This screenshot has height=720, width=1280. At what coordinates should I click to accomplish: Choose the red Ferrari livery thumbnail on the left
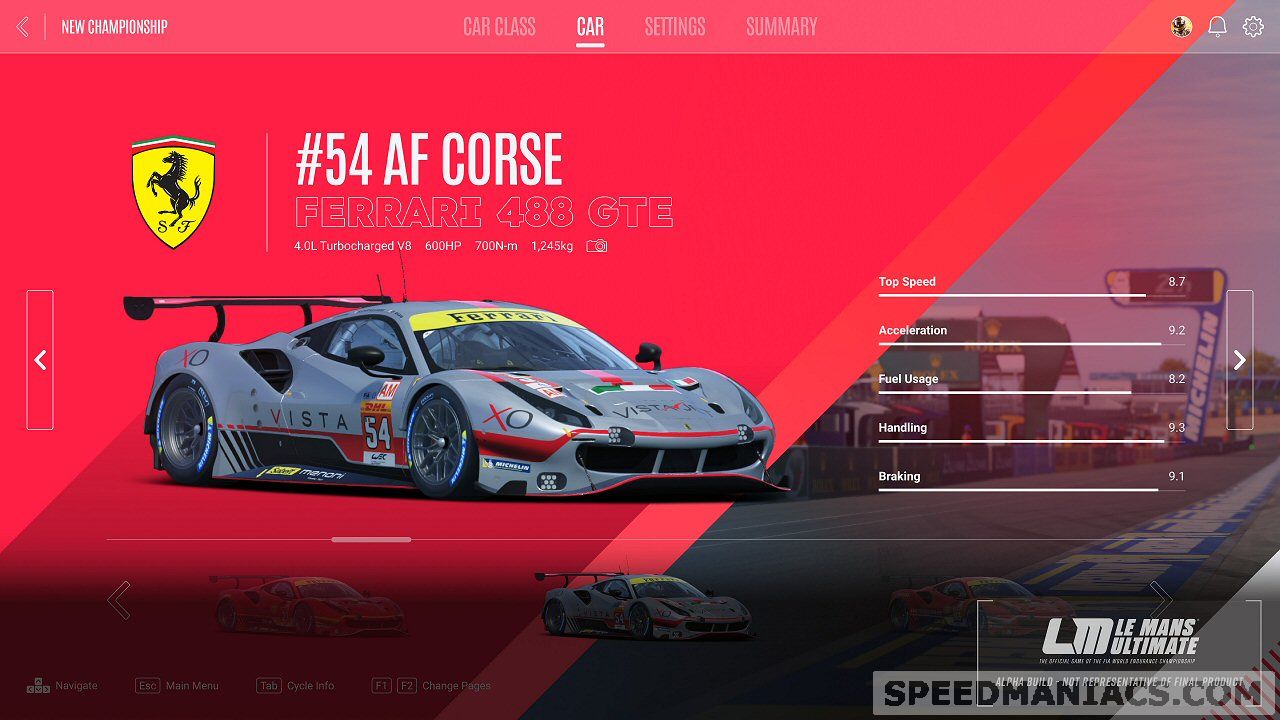click(308, 604)
